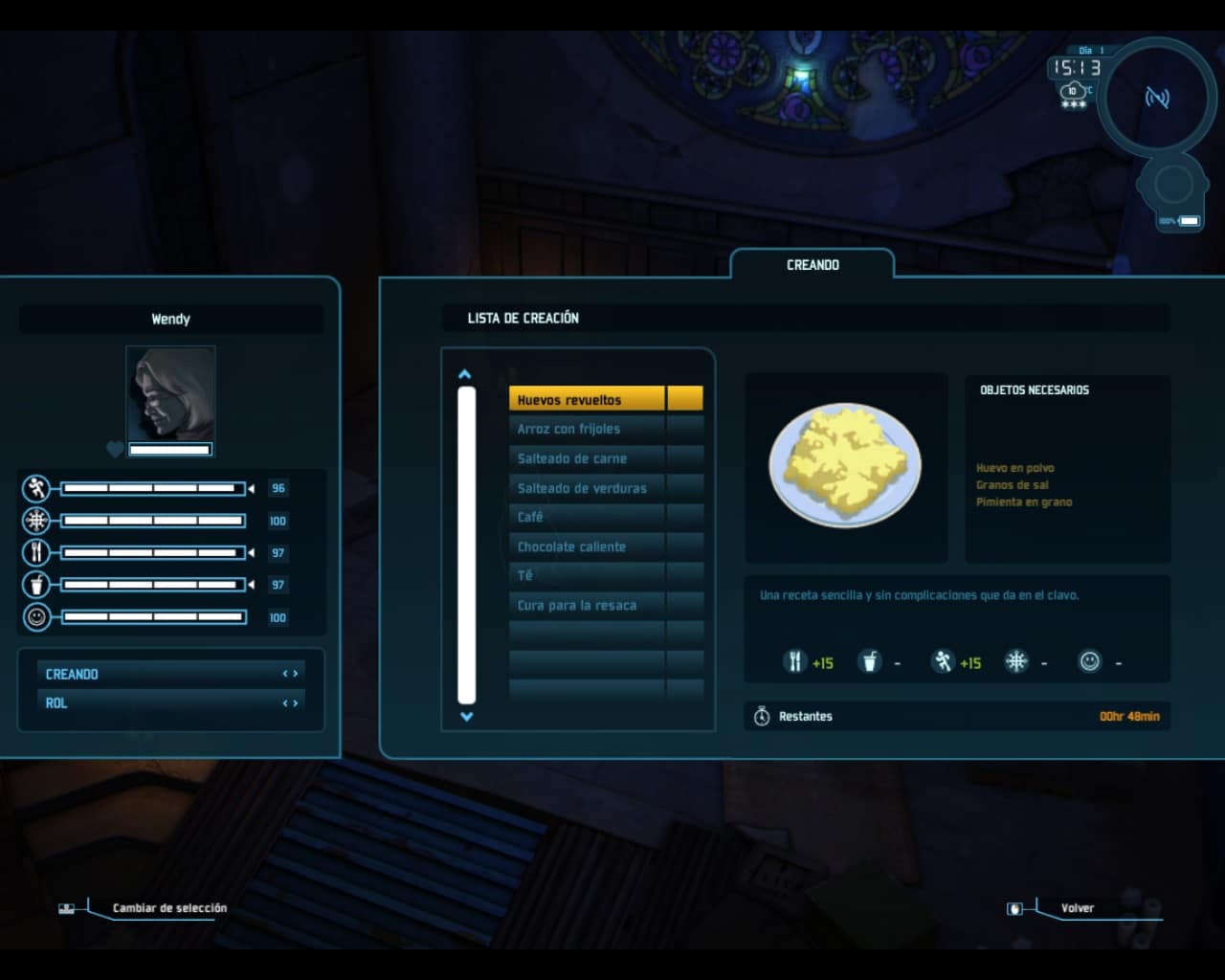Switch the CREANDO selector on Wendy's panel
The height and width of the screenshot is (980, 1225).
(x=290, y=674)
